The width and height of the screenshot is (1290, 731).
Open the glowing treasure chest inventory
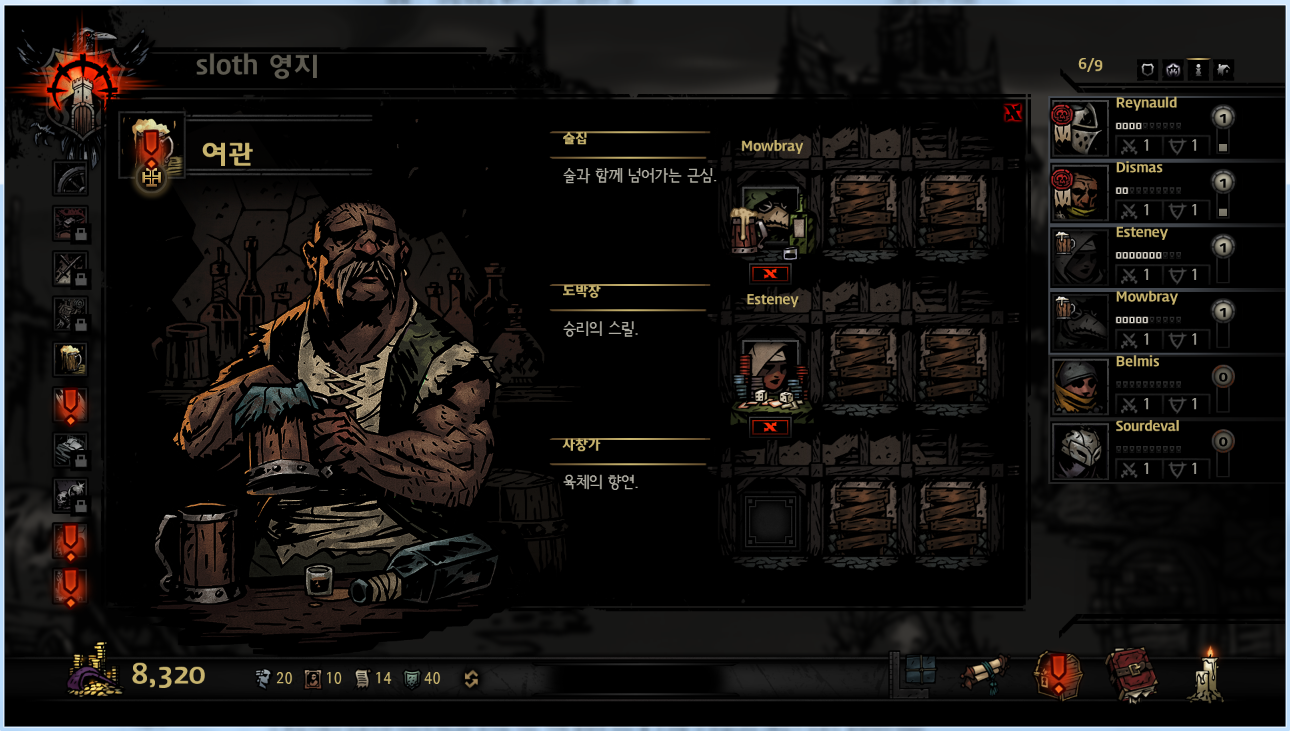pyautogui.click(x=1056, y=675)
